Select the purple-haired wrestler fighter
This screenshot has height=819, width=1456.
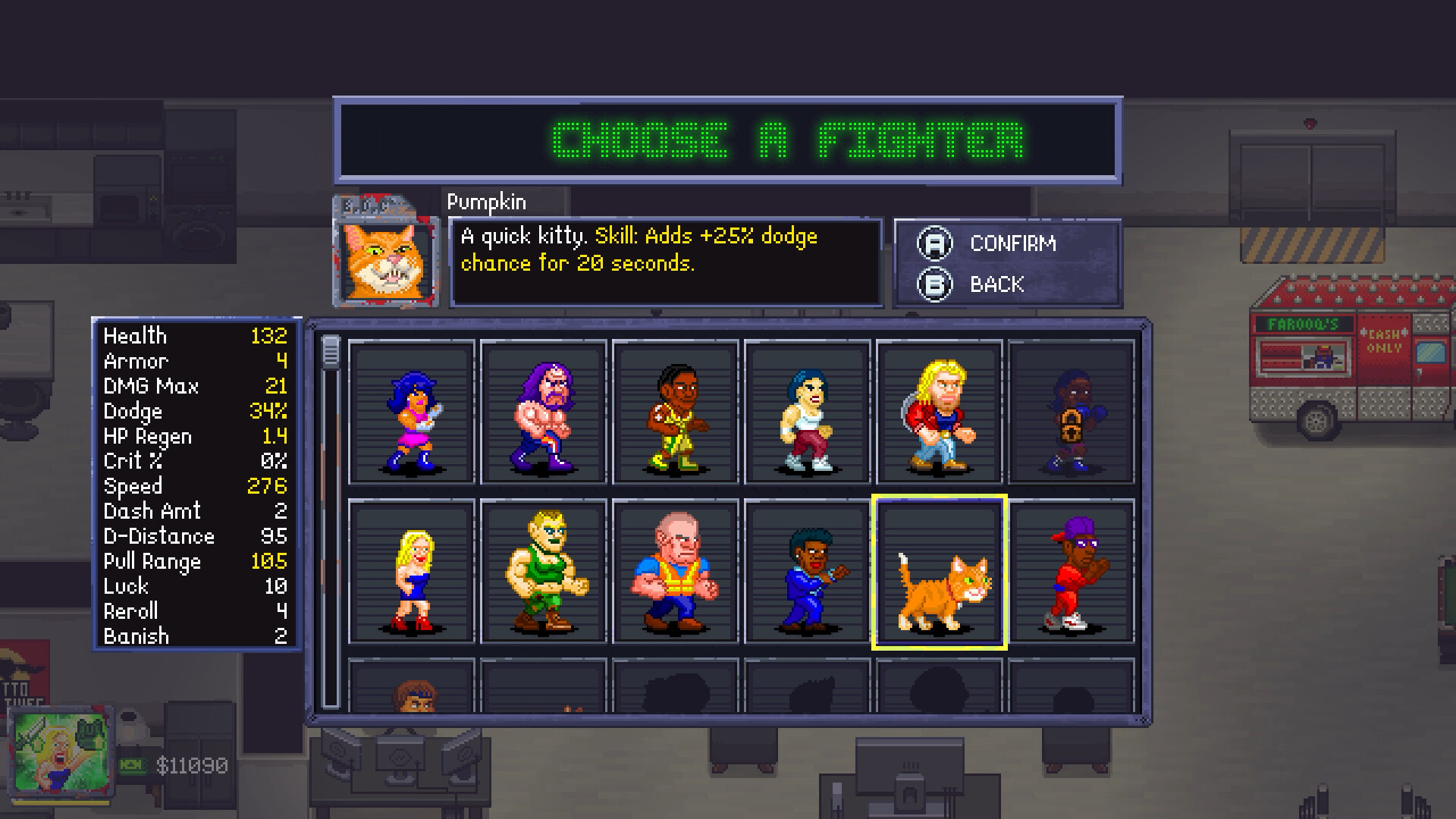click(542, 413)
